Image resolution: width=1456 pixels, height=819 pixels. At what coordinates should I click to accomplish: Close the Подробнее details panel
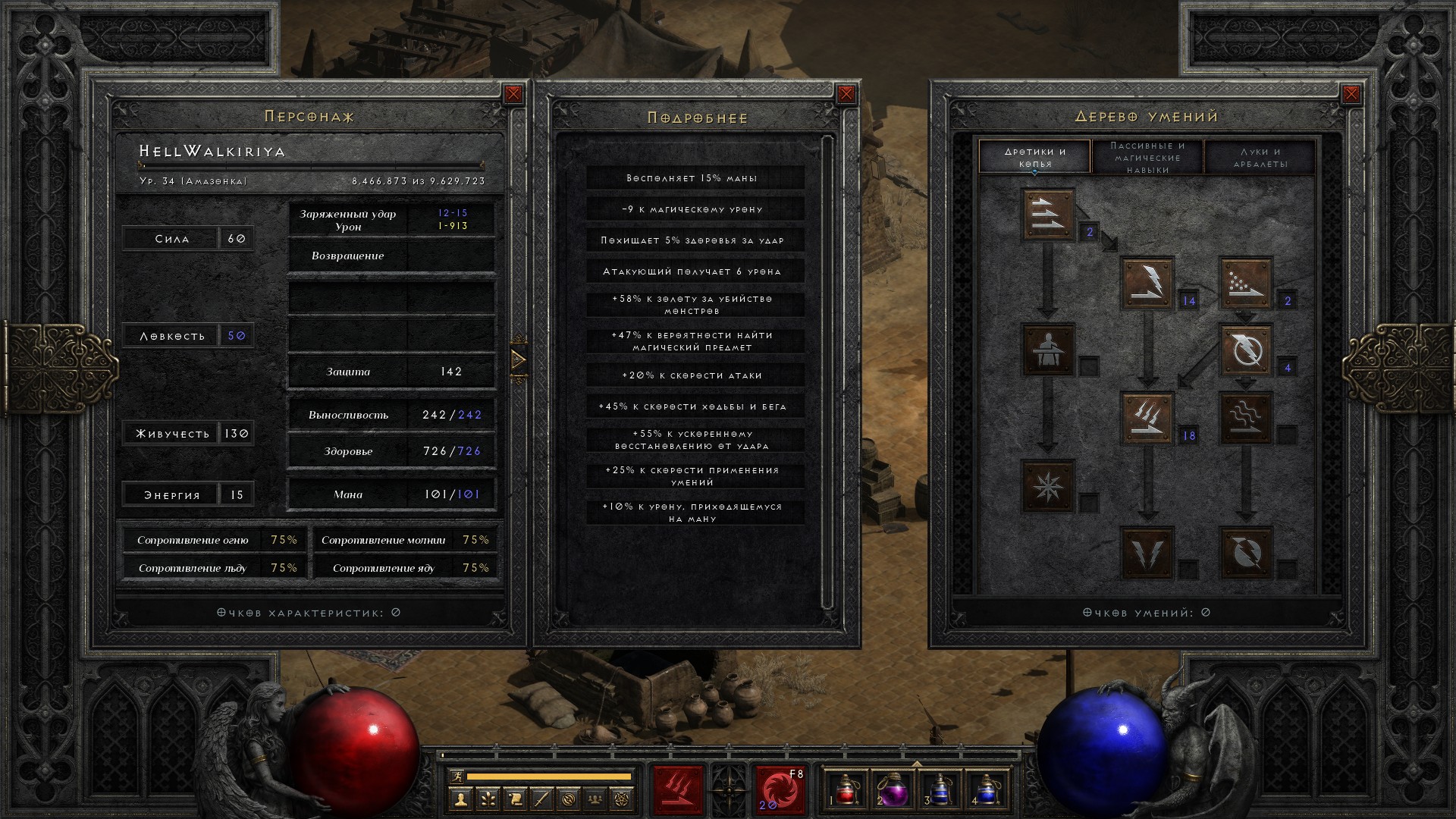(846, 94)
